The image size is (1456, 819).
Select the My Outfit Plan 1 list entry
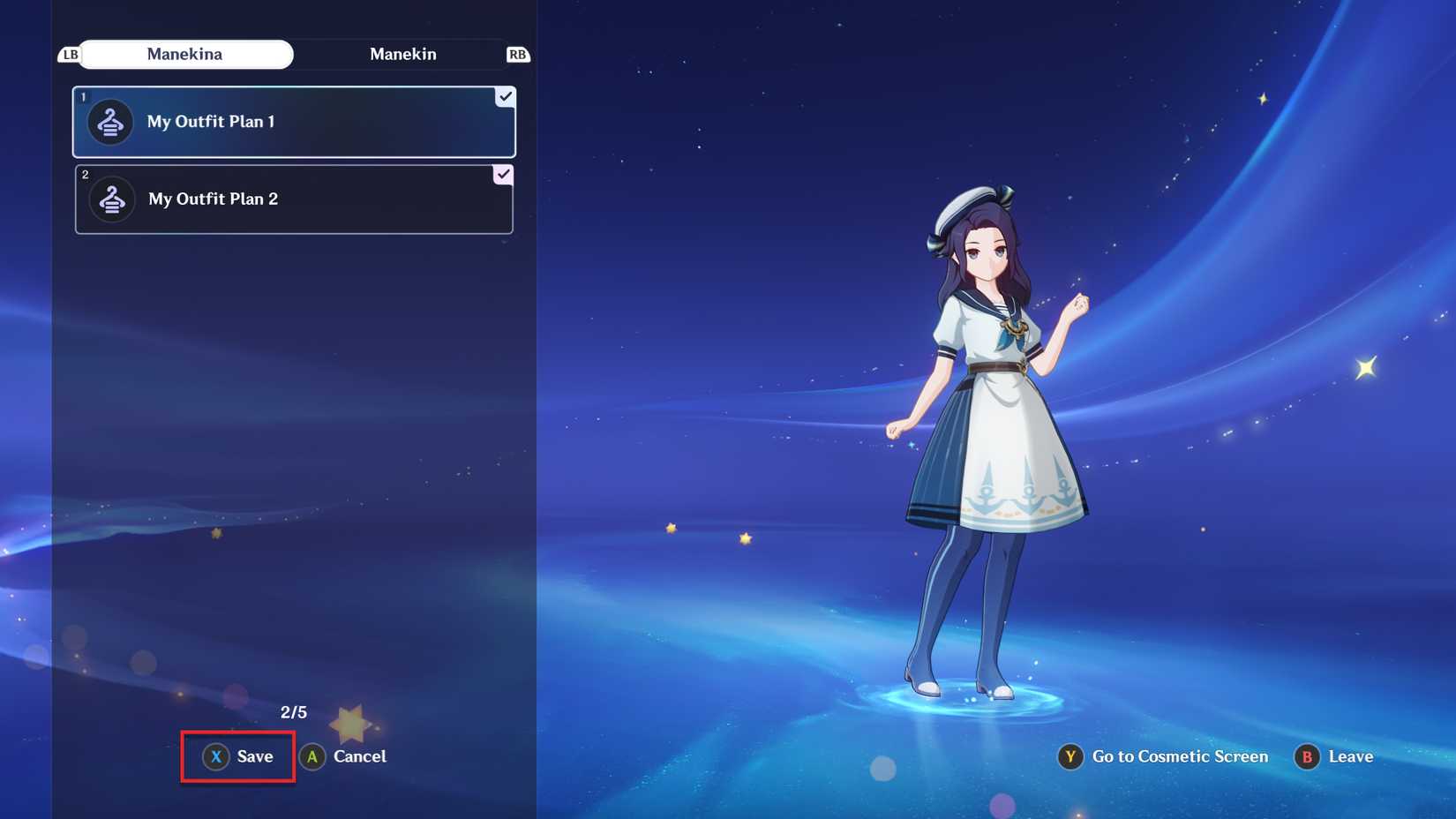pos(294,122)
